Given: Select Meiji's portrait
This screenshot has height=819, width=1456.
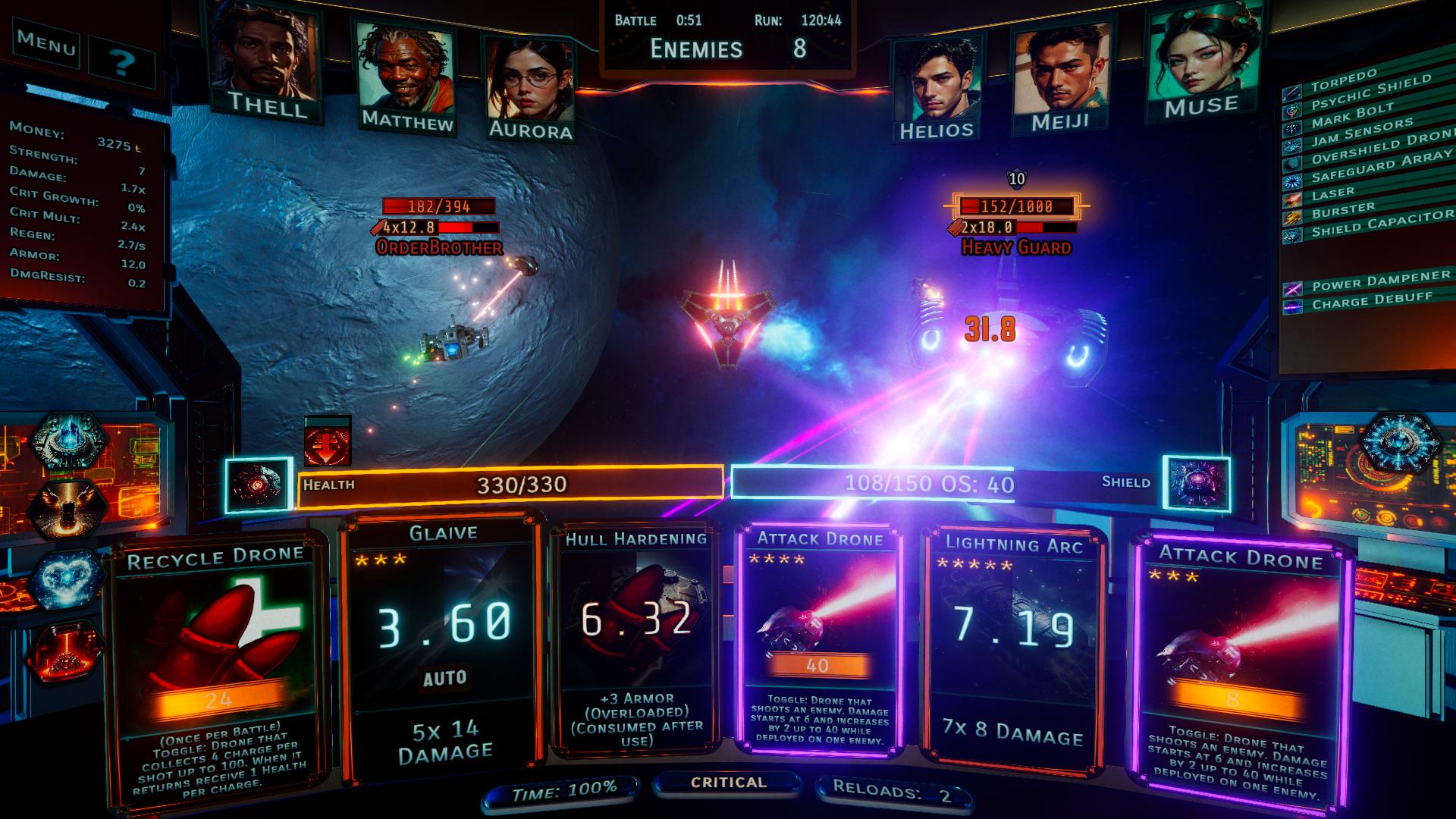Looking at the screenshot, I should 1059,76.
